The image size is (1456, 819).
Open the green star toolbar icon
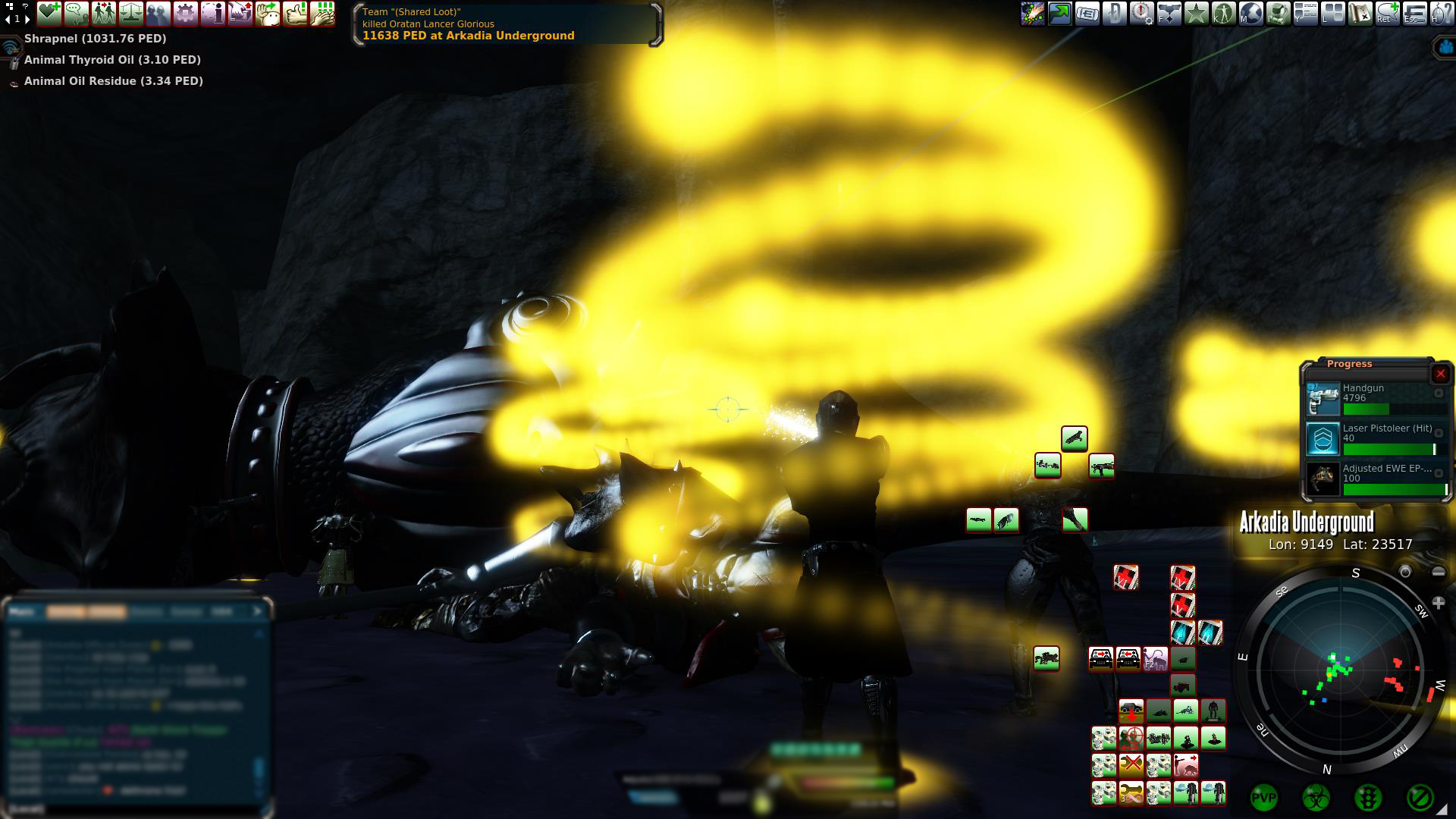(x=1197, y=13)
